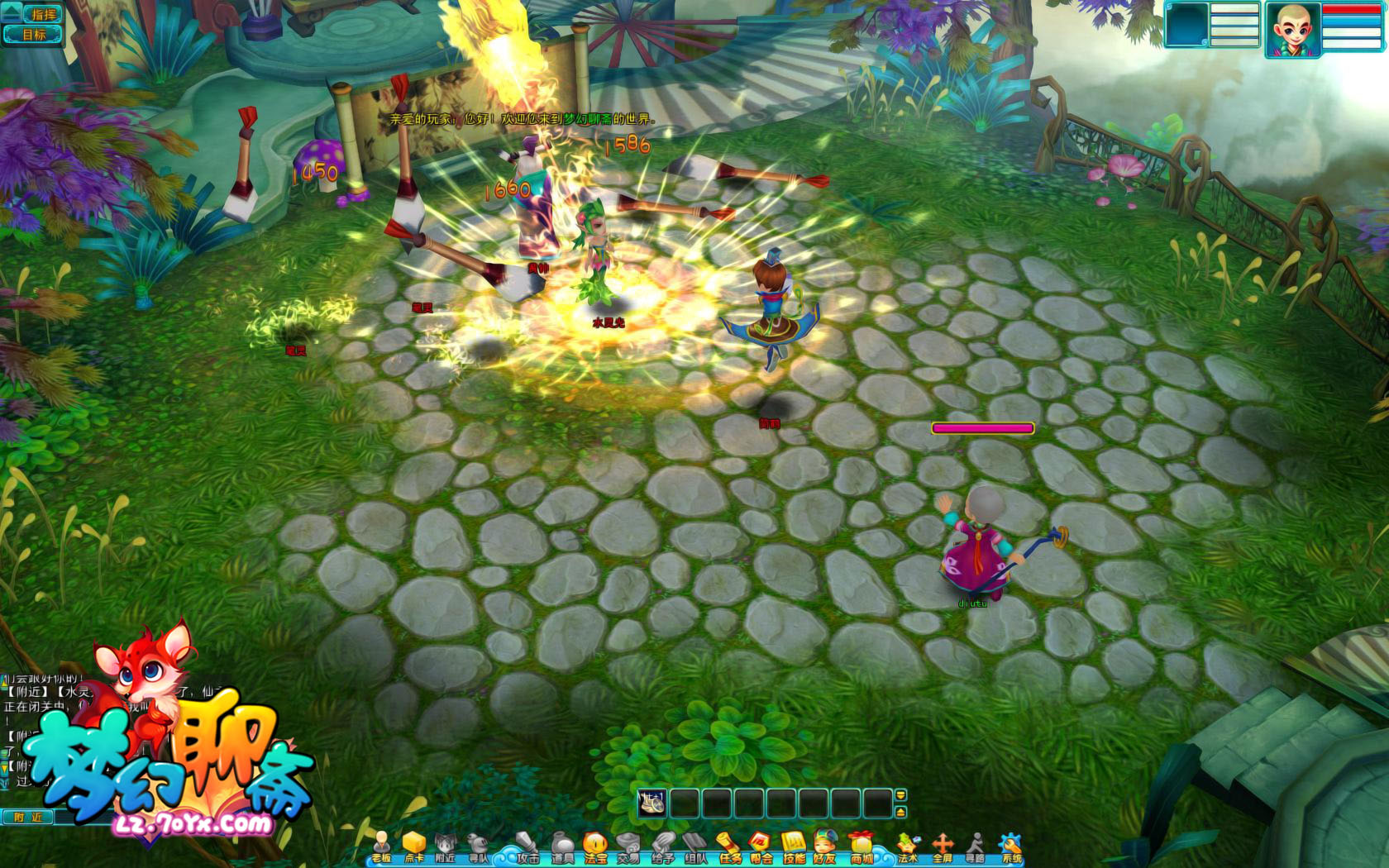Choose the 给予 give action
Viewport: 1389px width, 868px height.
click(662, 847)
